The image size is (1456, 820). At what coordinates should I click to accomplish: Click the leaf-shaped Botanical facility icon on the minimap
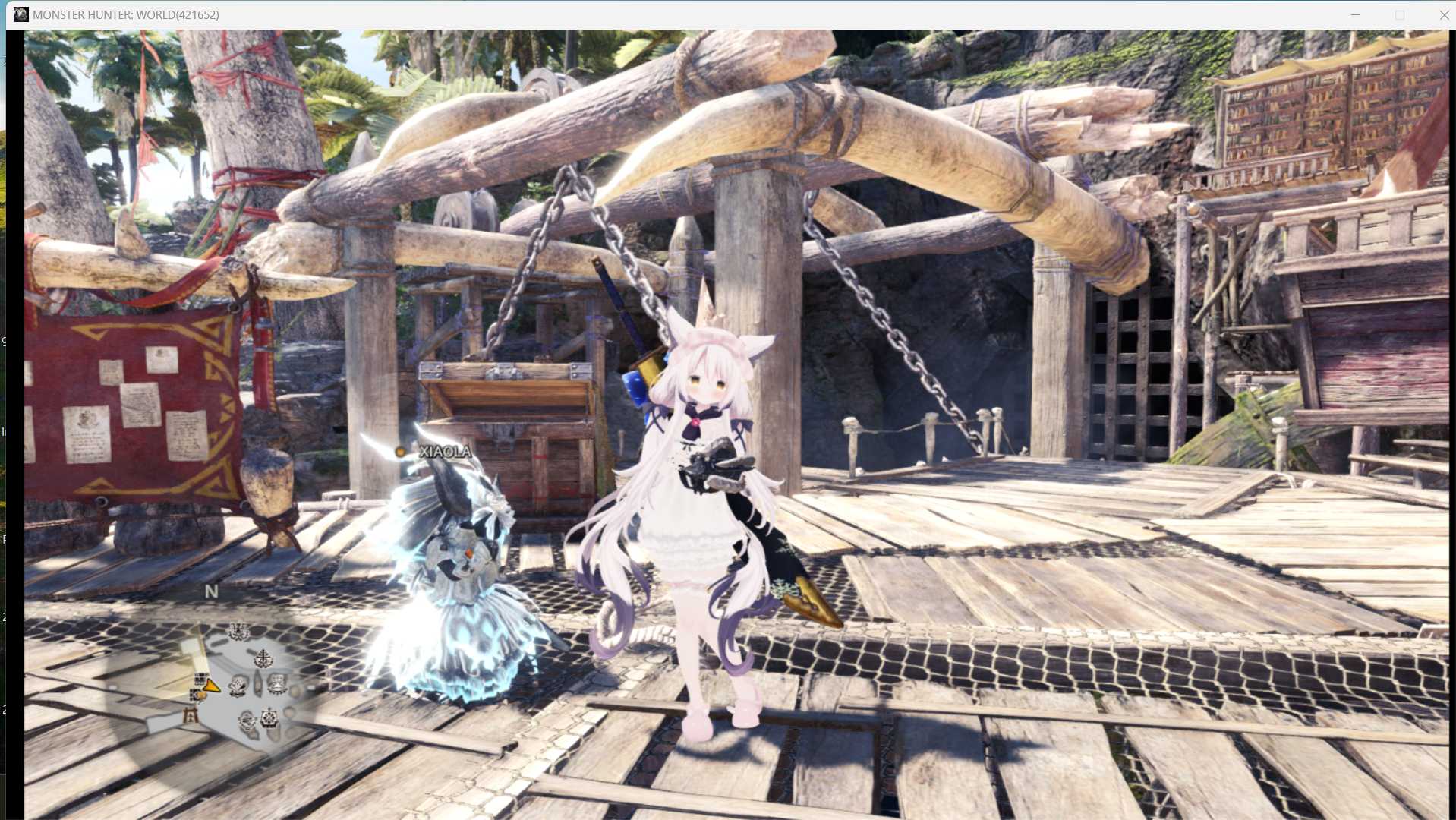[237, 685]
